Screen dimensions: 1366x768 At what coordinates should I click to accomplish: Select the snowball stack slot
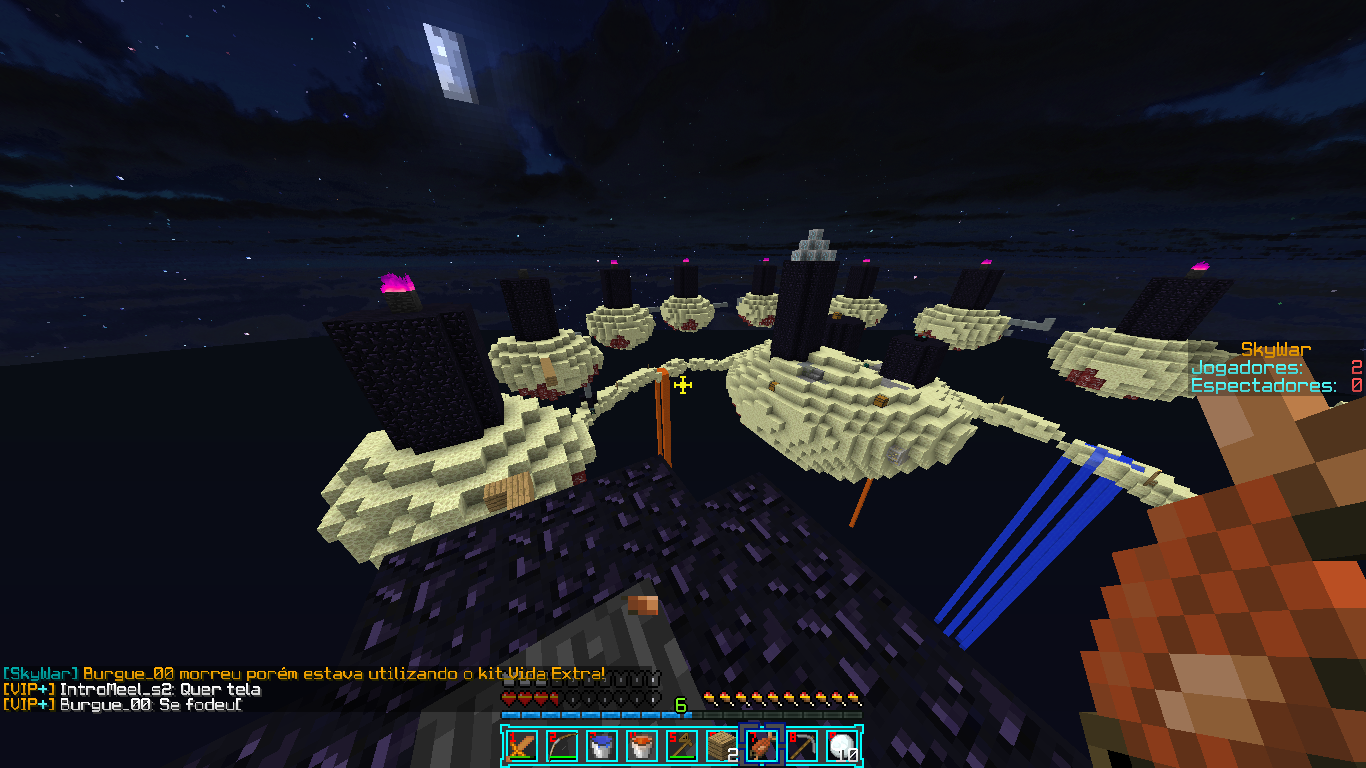click(x=841, y=745)
